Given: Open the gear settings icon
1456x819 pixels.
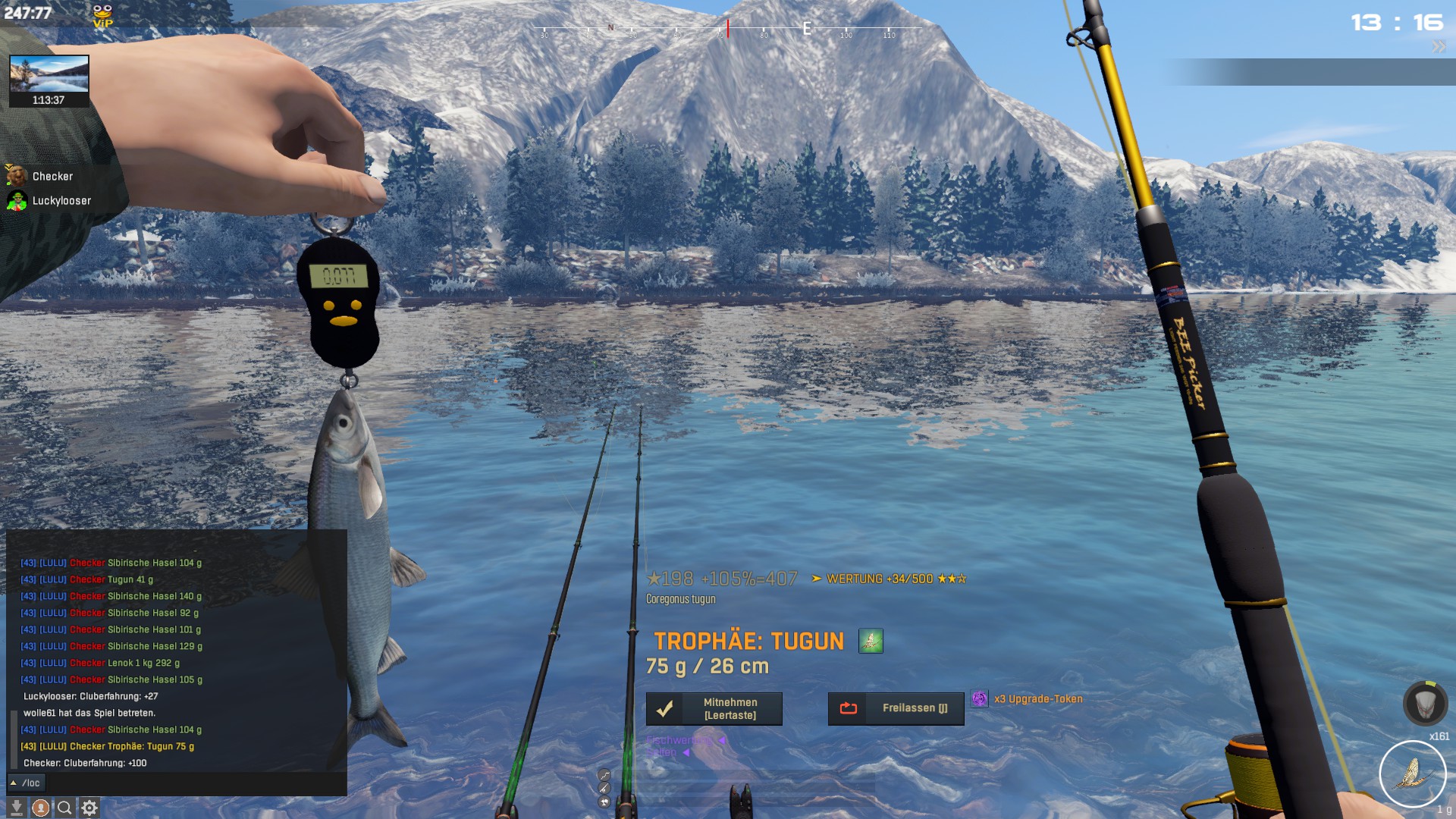Looking at the screenshot, I should click(89, 808).
